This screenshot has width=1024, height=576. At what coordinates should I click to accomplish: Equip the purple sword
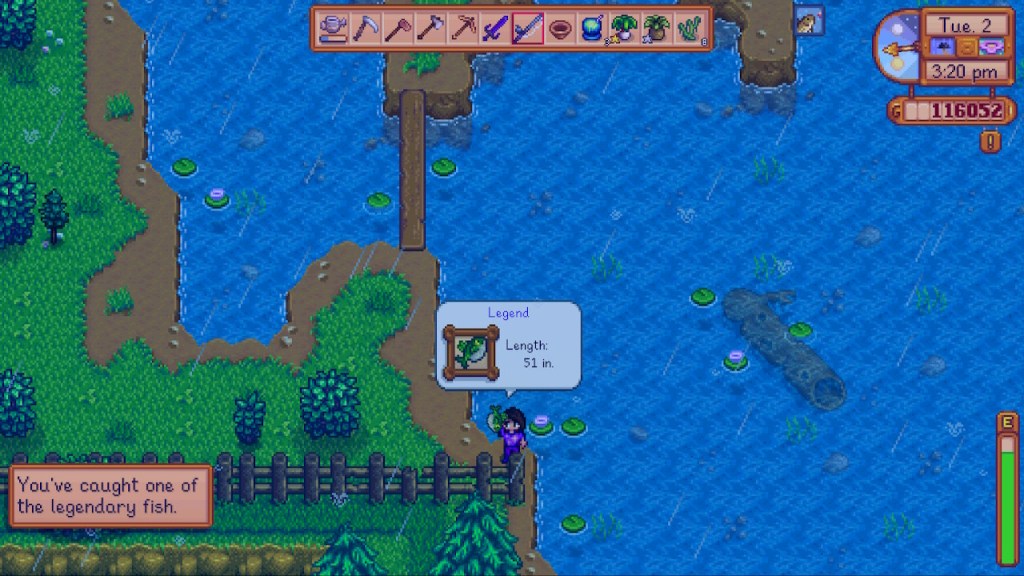(x=495, y=29)
